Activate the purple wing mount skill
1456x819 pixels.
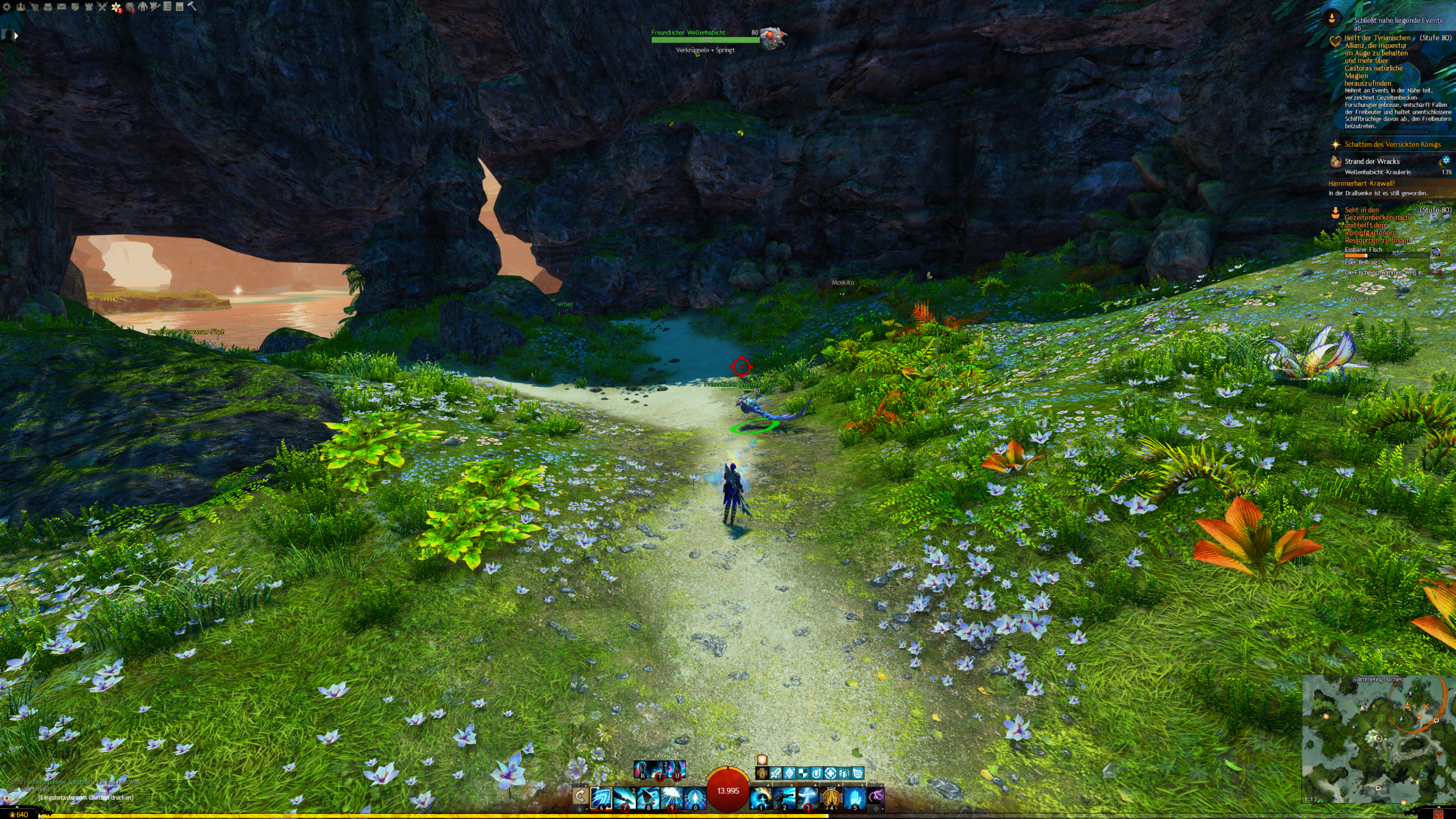[x=876, y=796]
